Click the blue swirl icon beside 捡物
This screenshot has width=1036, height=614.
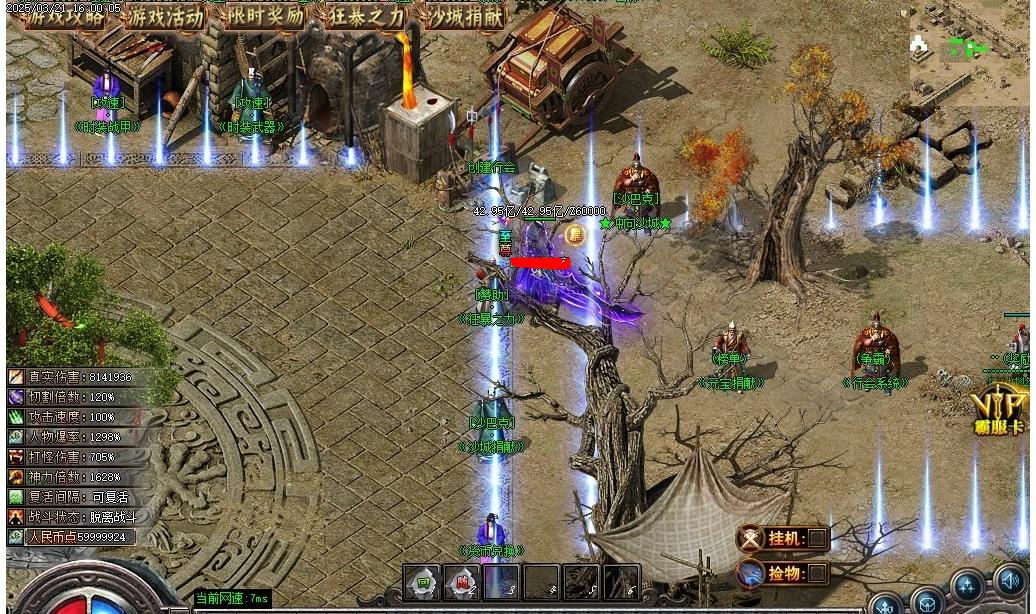(x=751, y=573)
